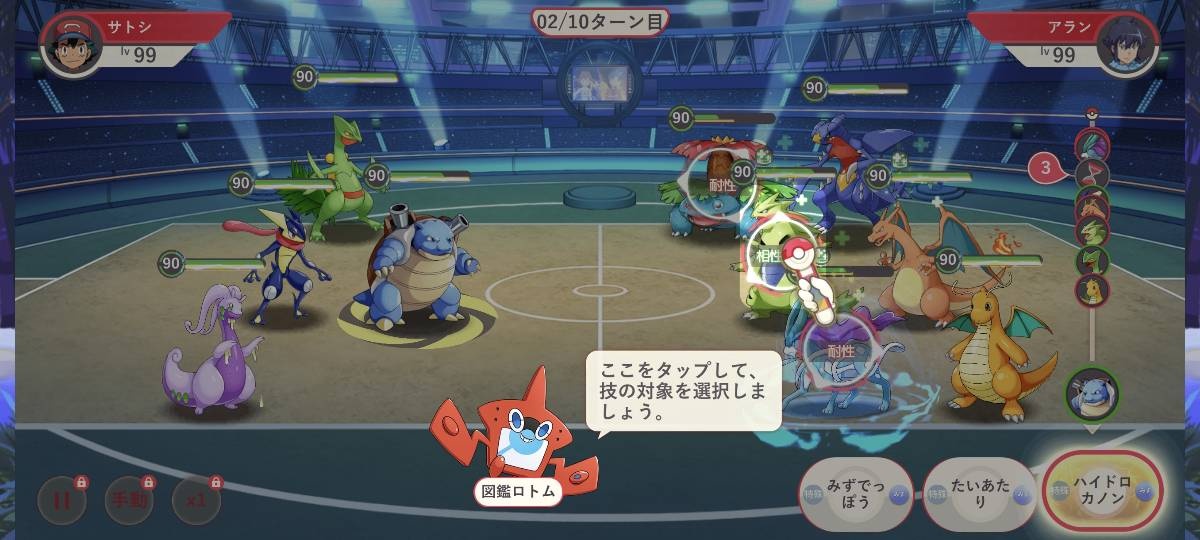This screenshot has height=540, width=1200.
Task: Tap アラン's trainer portrait
Action: [x=1127, y=45]
